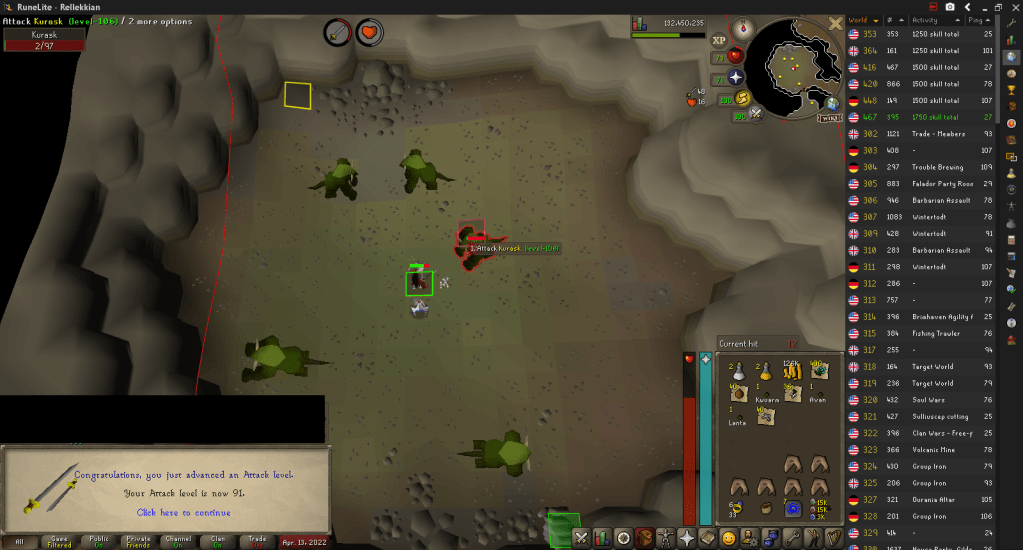Toggle the XP drops orb
Image resolution: width=1023 pixels, height=550 pixels.
tap(718, 41)
